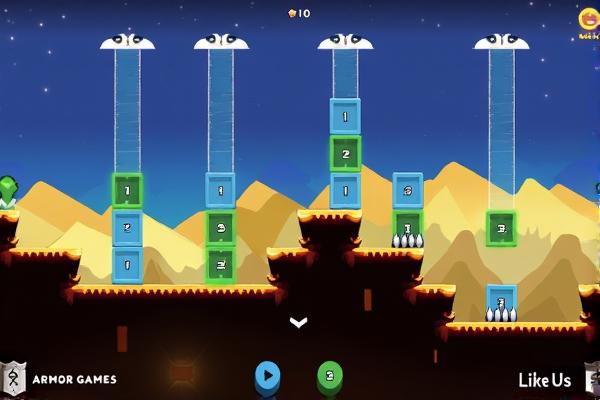Follow the Like Us link
Image resolution: width=600 pixels, height=400 pixels.
click(x=545, y=380)
